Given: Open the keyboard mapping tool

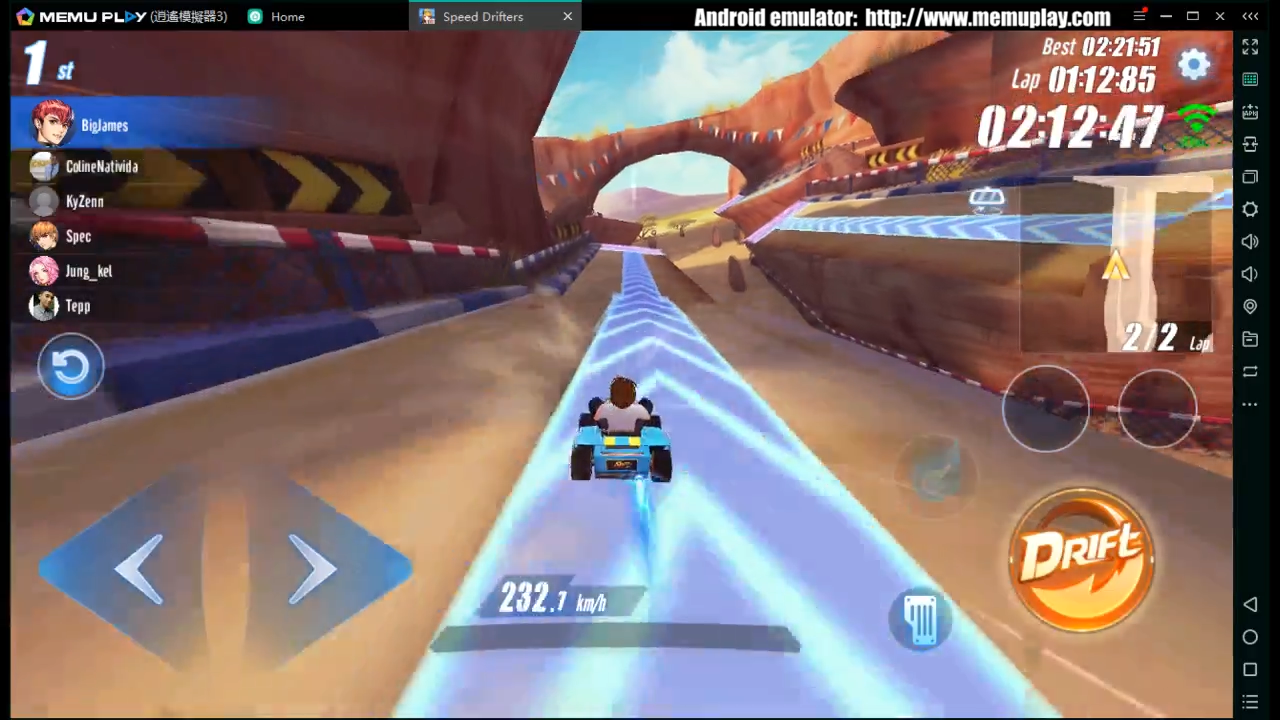Looking at the screenshot, I should click(x=1250, y=79).
